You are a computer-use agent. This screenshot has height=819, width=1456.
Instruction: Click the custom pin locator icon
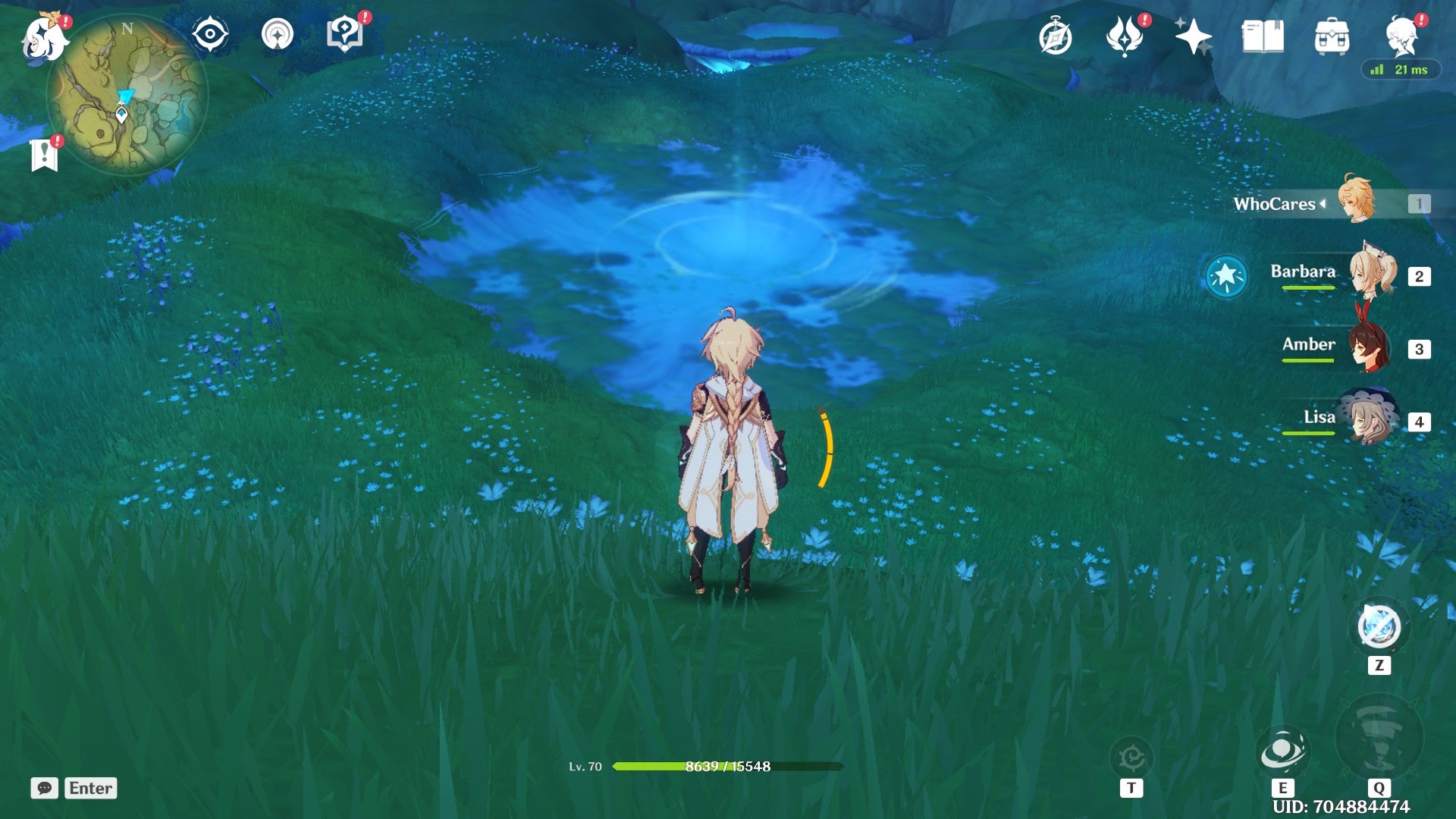[x=277, y=34]
